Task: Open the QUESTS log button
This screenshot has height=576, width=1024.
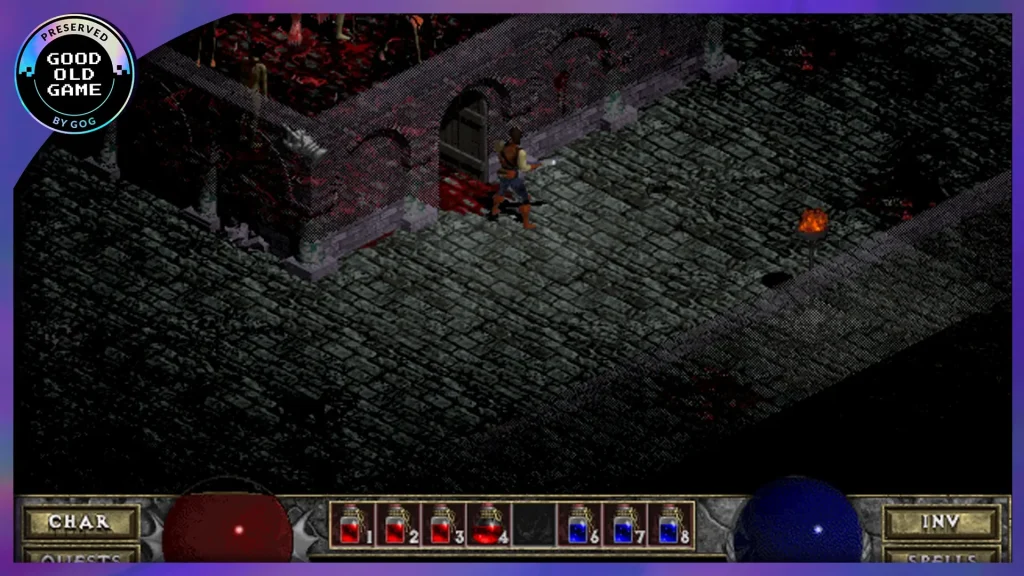Action: pyautogui.click(x=79, y=556)
